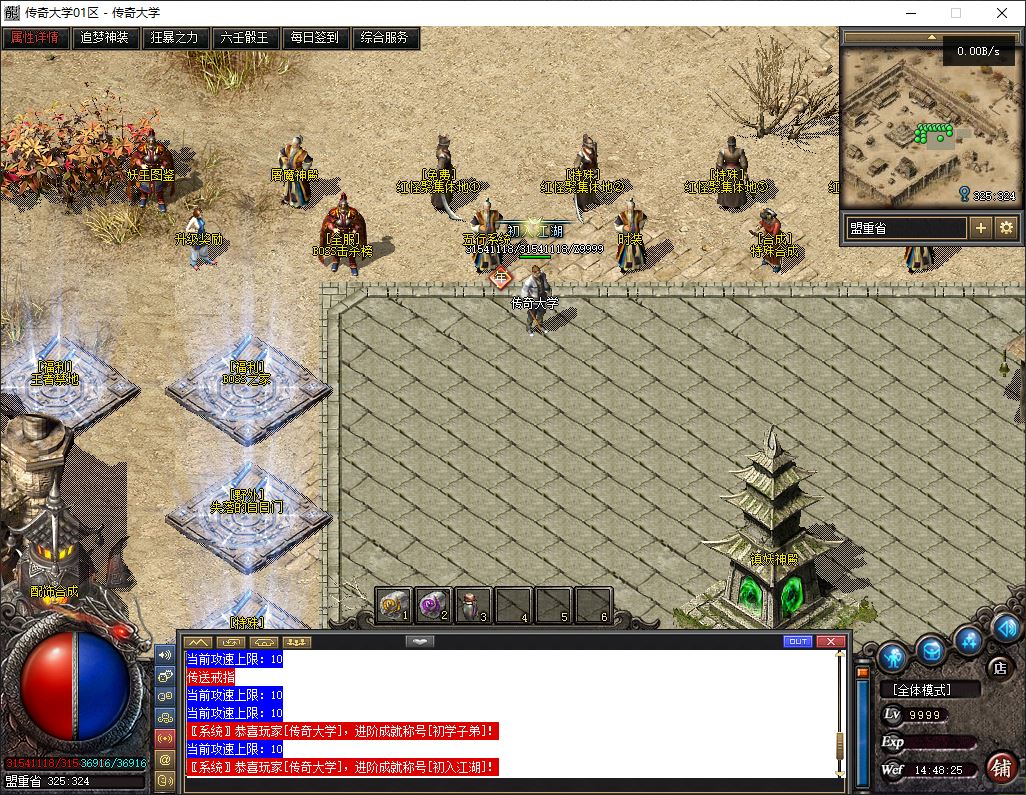This screenshot has width=1026, height=795.
Task: Close the game window
Action: [x=1002, y=13]
